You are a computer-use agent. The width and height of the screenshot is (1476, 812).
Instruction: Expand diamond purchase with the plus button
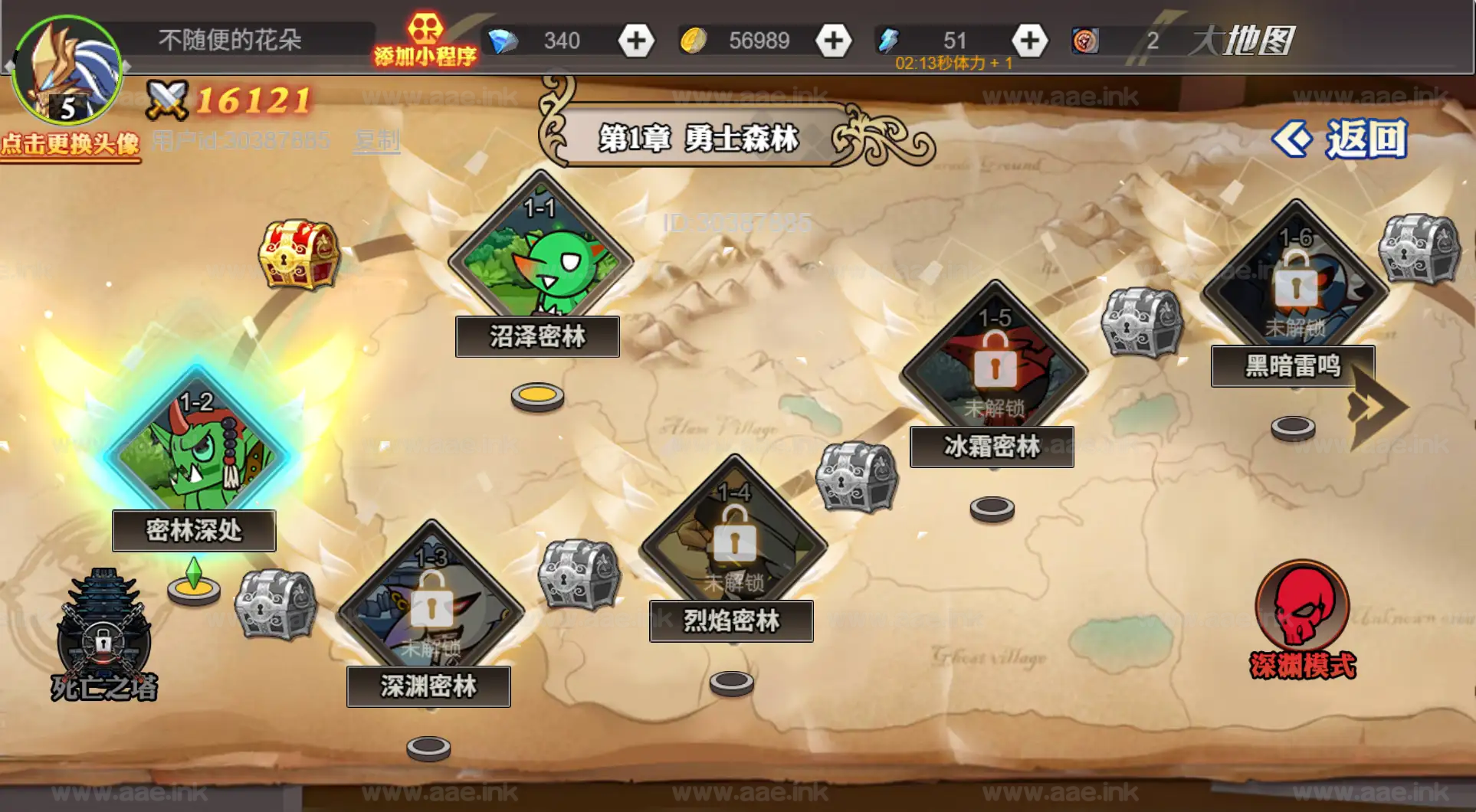635,40
